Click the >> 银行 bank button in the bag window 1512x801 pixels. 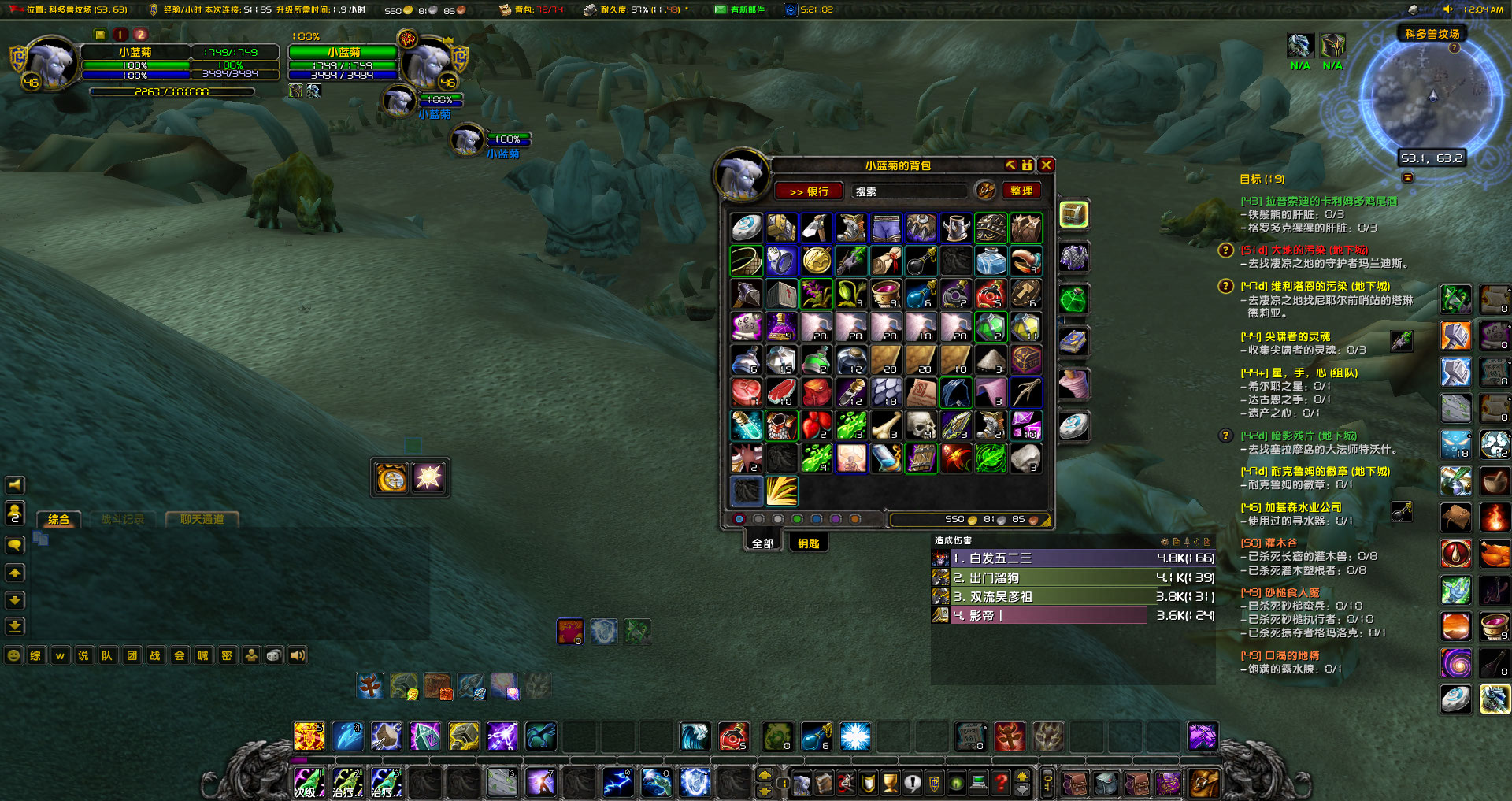[x=809, y=191]
